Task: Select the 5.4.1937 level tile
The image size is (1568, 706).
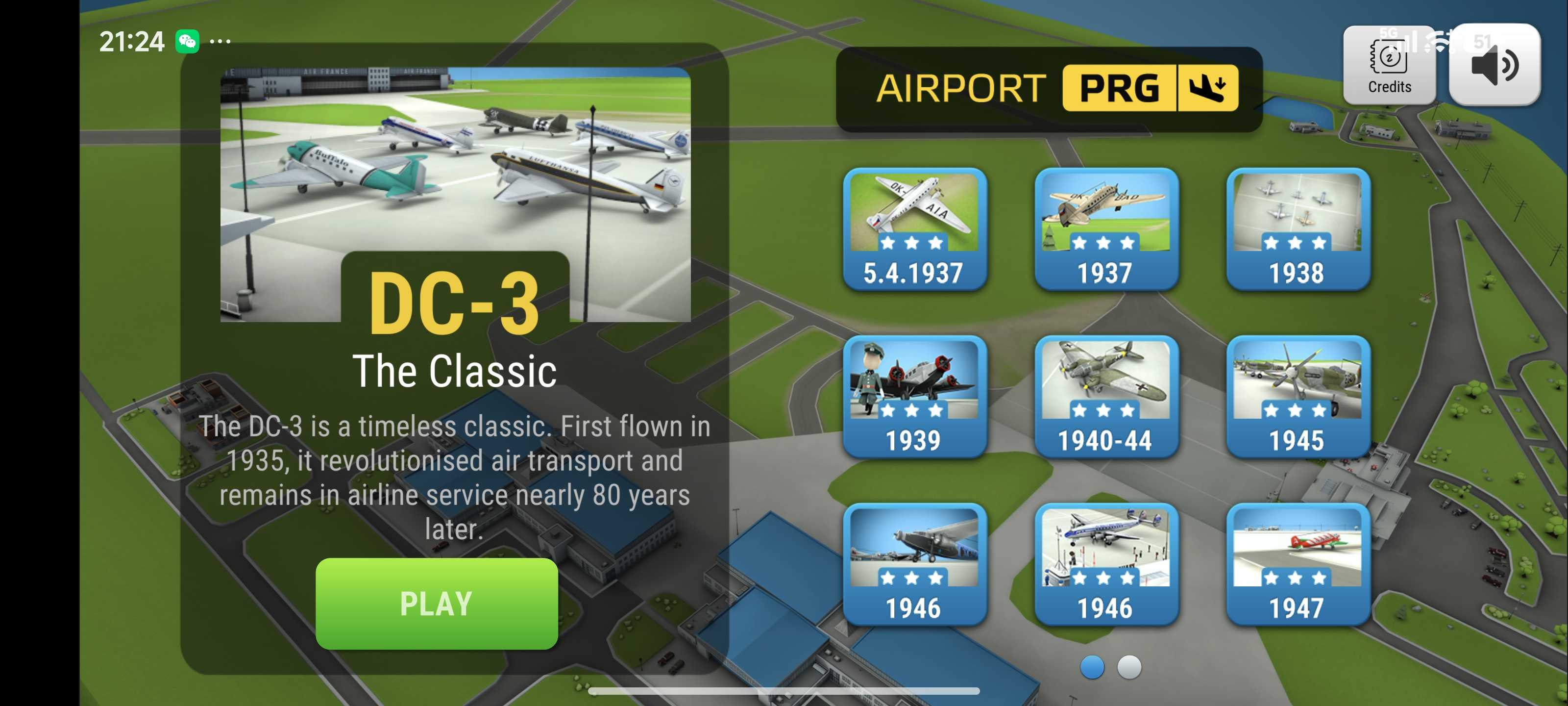Action: pos(914,229)
